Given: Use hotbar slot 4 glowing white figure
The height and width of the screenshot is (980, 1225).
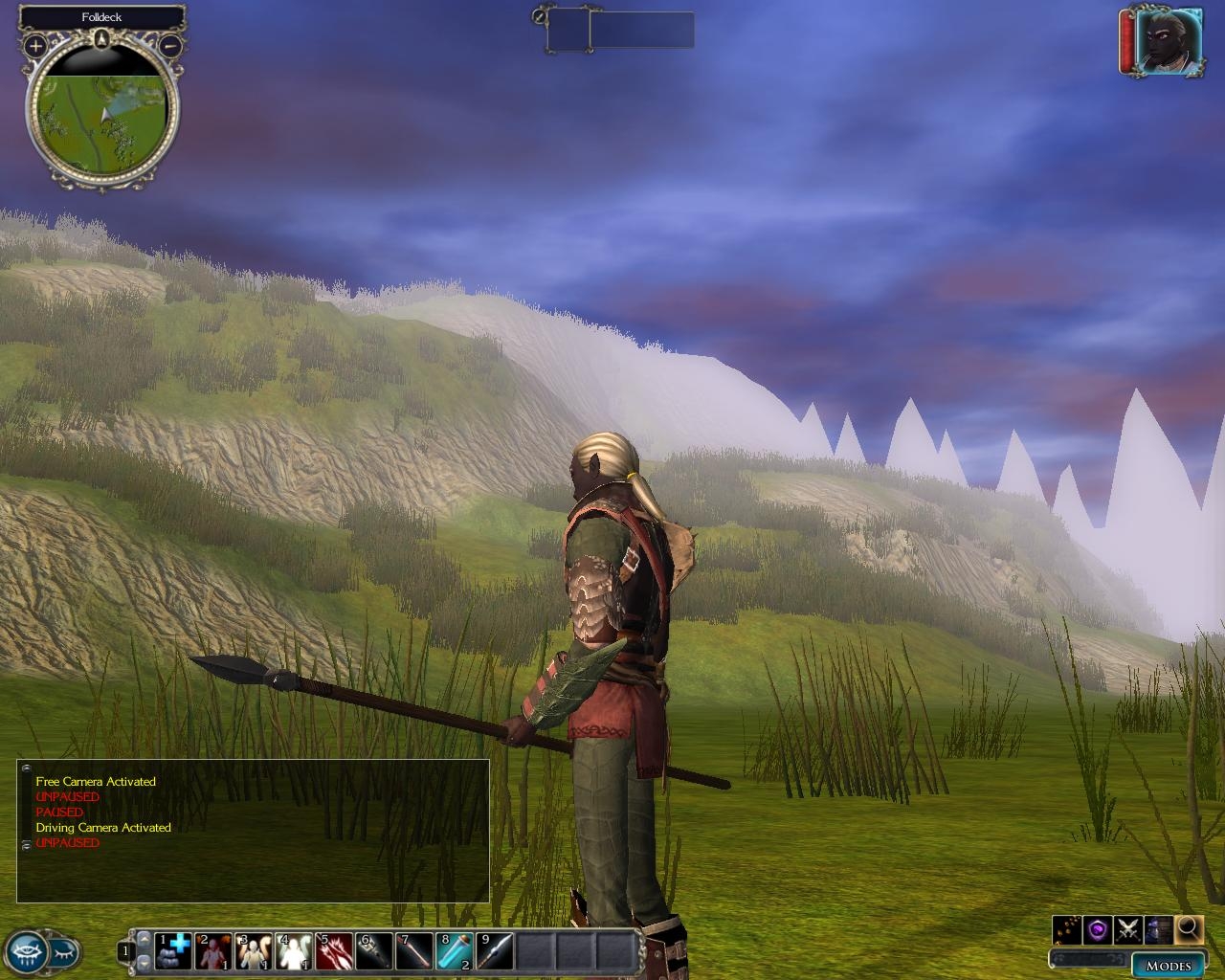Looking at the screenshot, I should click(295, 951).
